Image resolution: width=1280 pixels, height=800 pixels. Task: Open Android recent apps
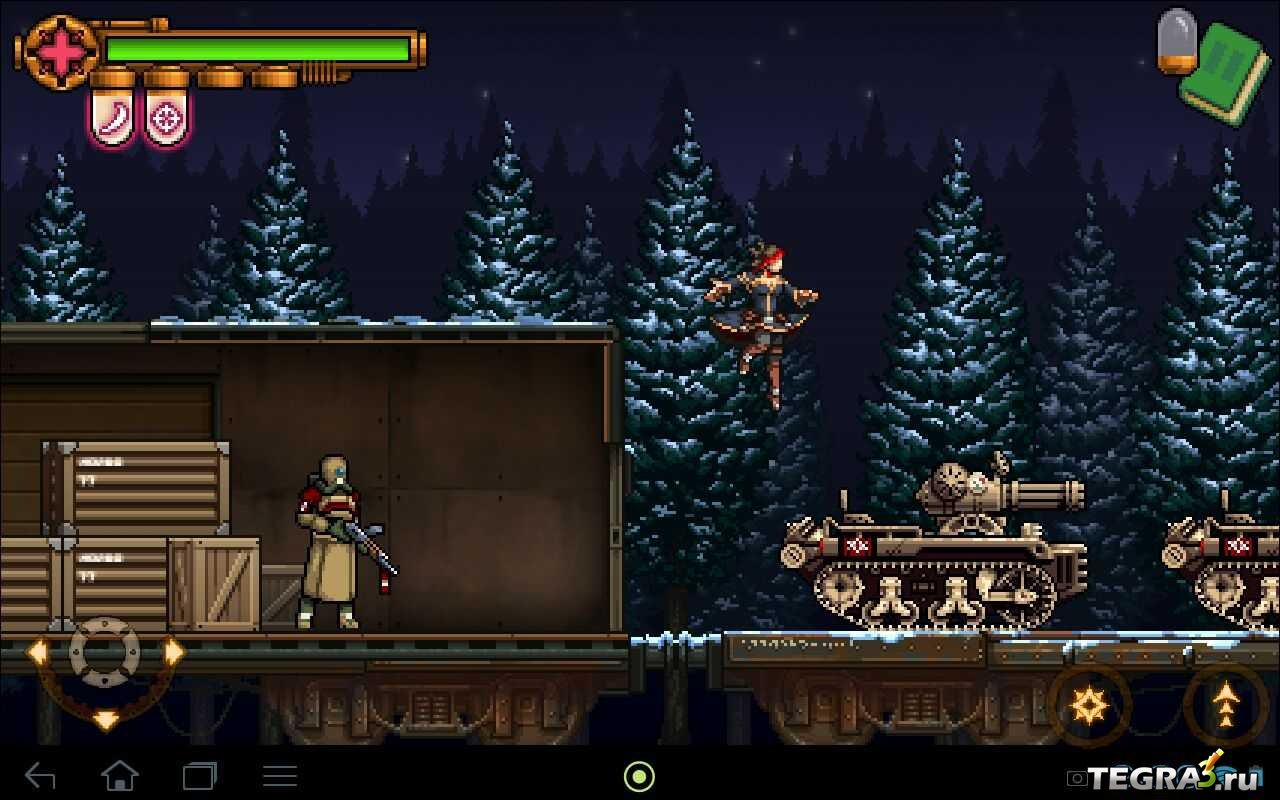pyautogui.click(x=199, y=775)
